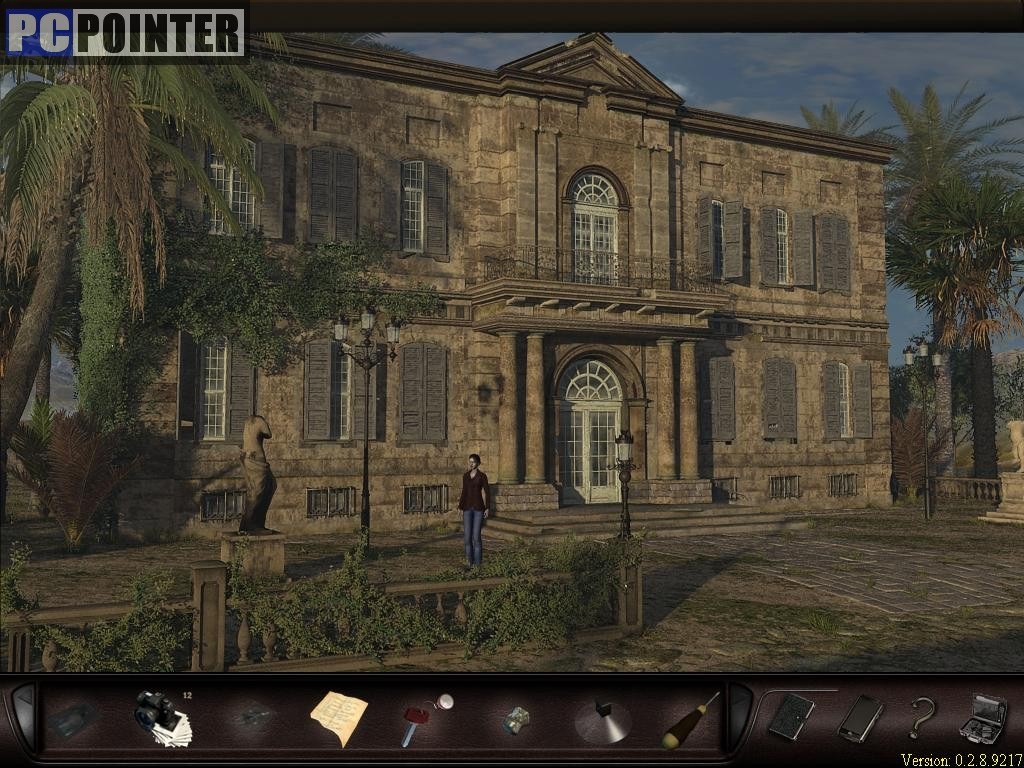
Task: Select the camera with photos item
Action: tap(161, 717)
